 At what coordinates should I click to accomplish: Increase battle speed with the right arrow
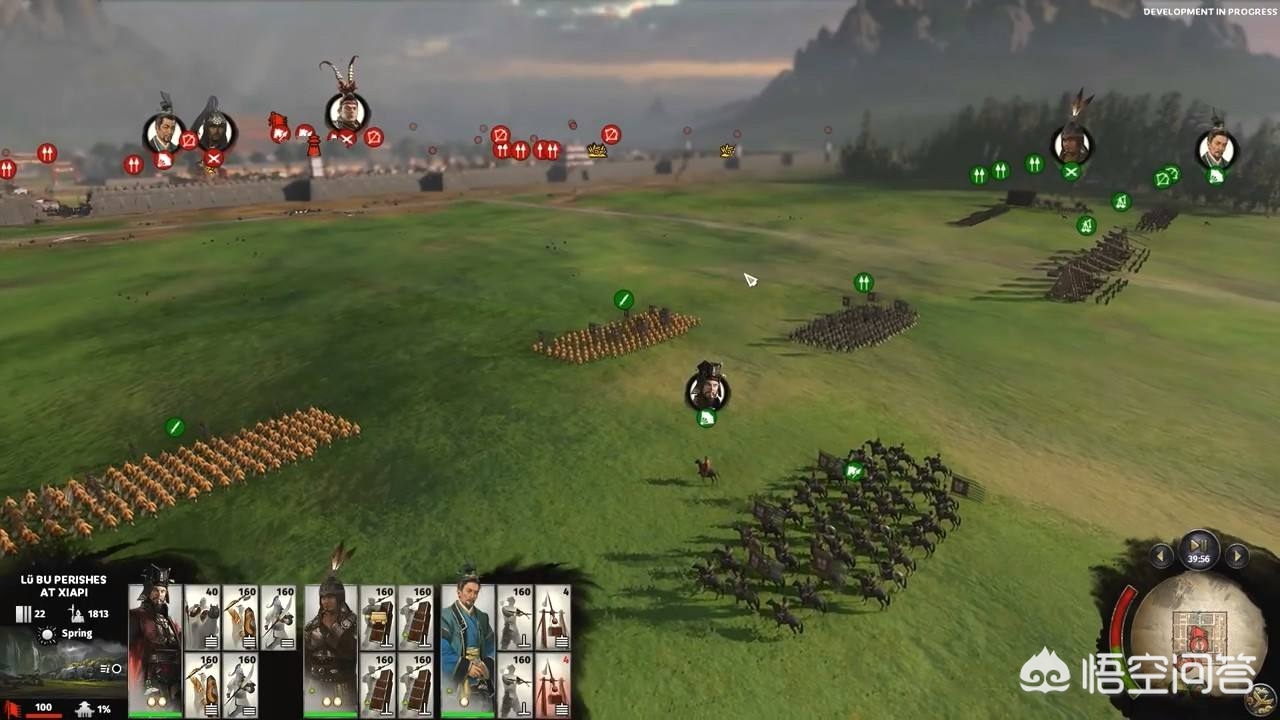point(1237,555)
